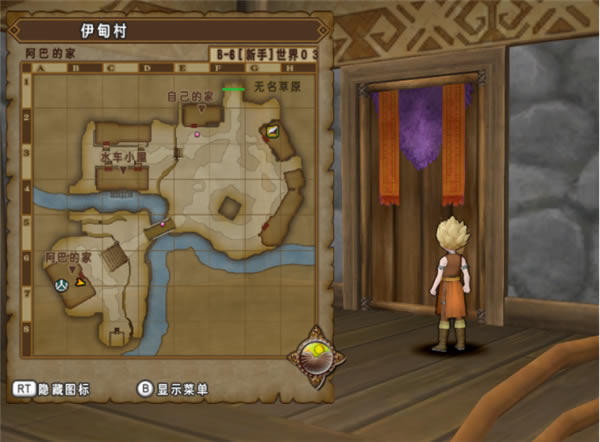Viewport: 600px width, 442px height.
Task: Choose the 无名草原 exit marker
Action: 234,89
